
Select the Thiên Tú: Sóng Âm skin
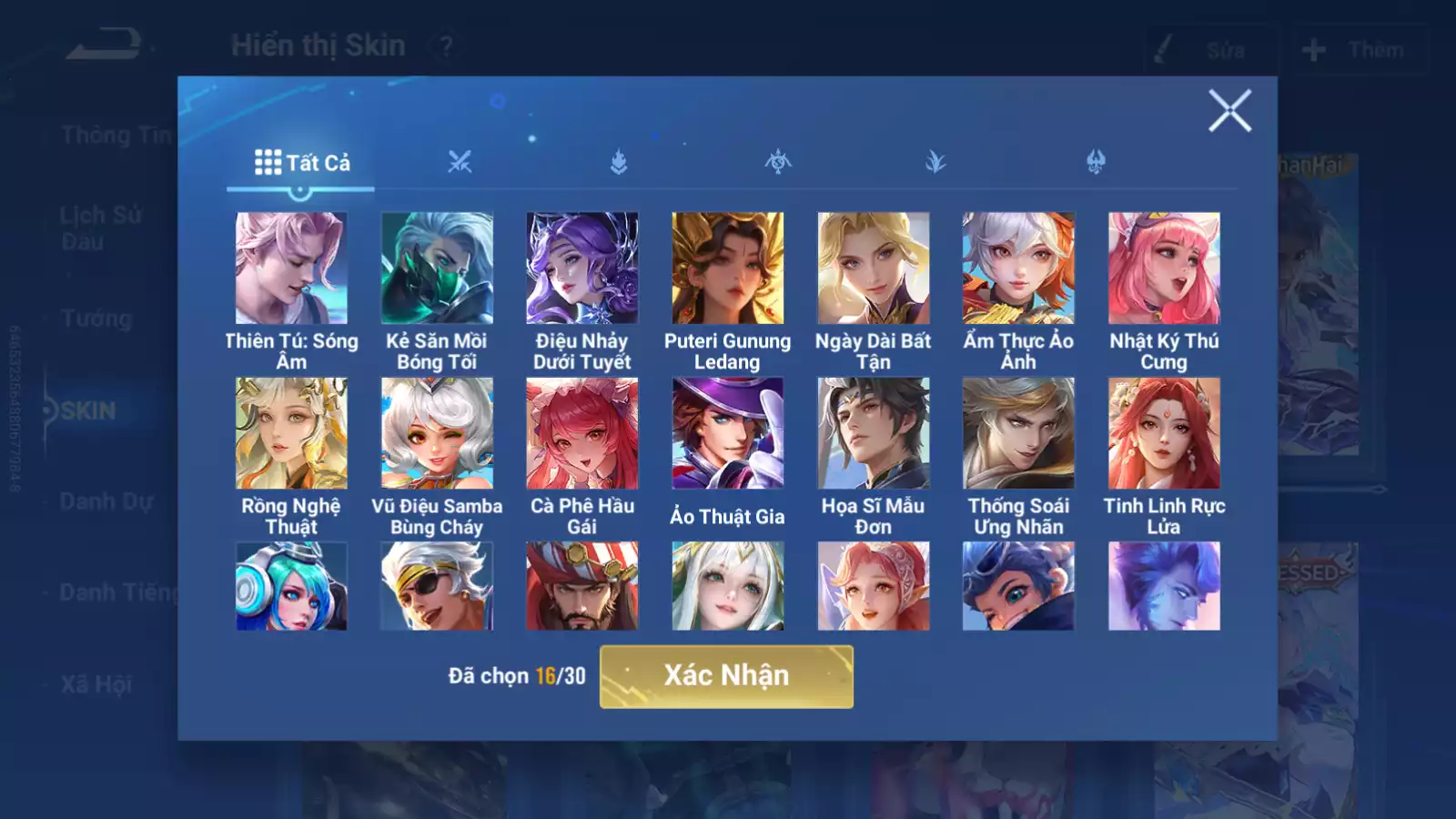point(291,268)
